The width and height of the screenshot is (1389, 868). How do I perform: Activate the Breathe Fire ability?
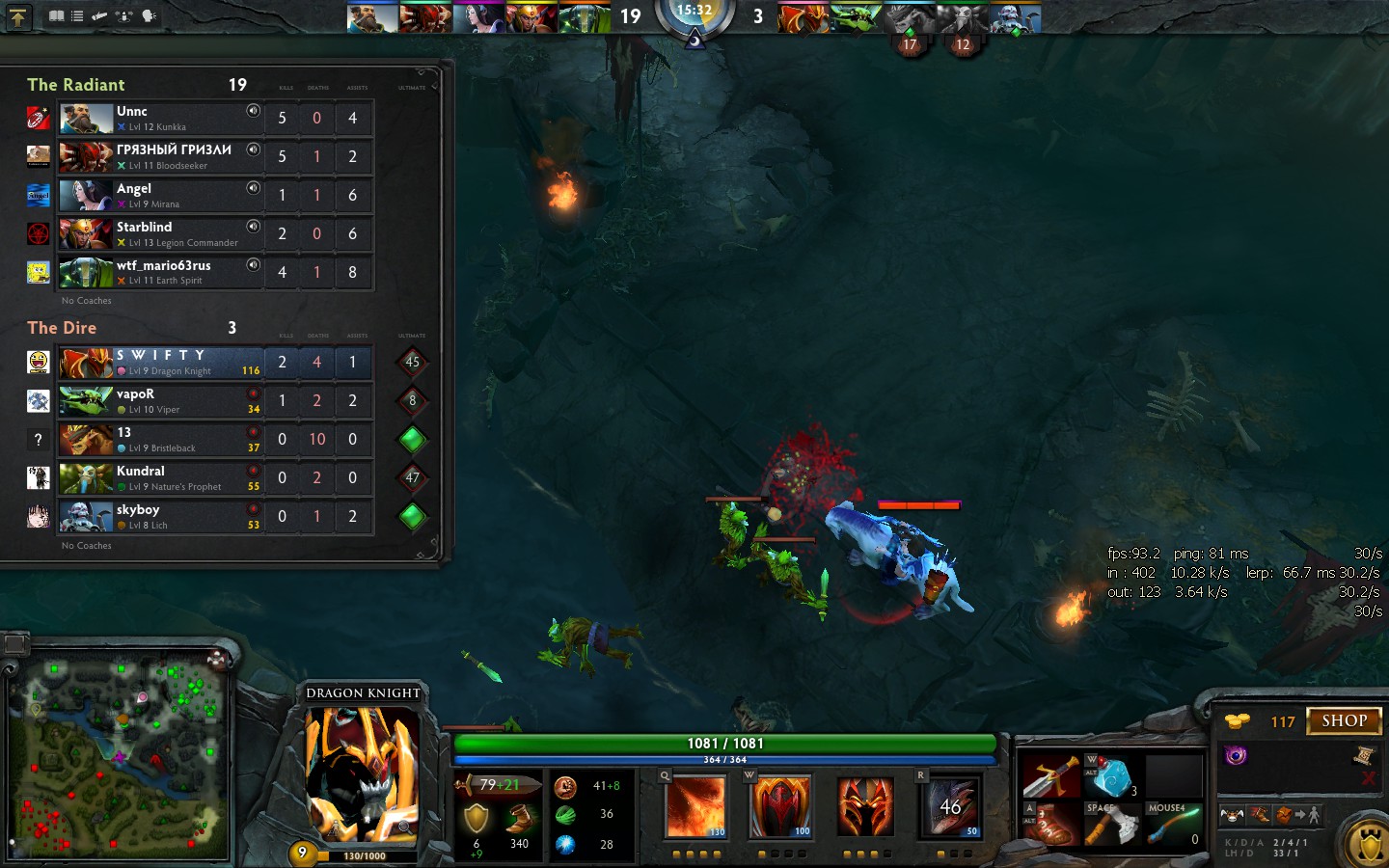(x=695, y=806)
